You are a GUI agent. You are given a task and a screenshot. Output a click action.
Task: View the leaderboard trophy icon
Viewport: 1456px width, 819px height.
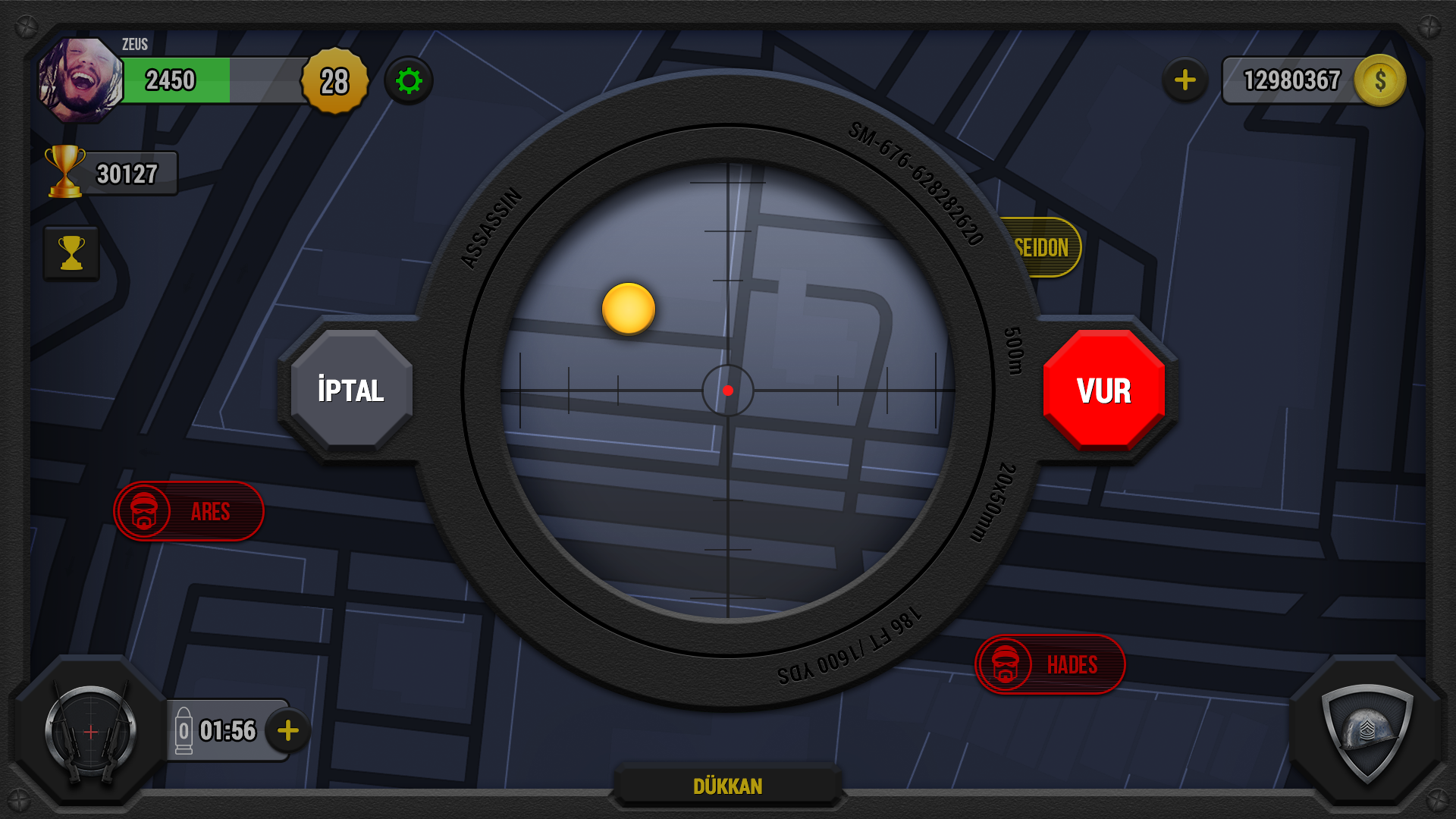tap(71, 253)
